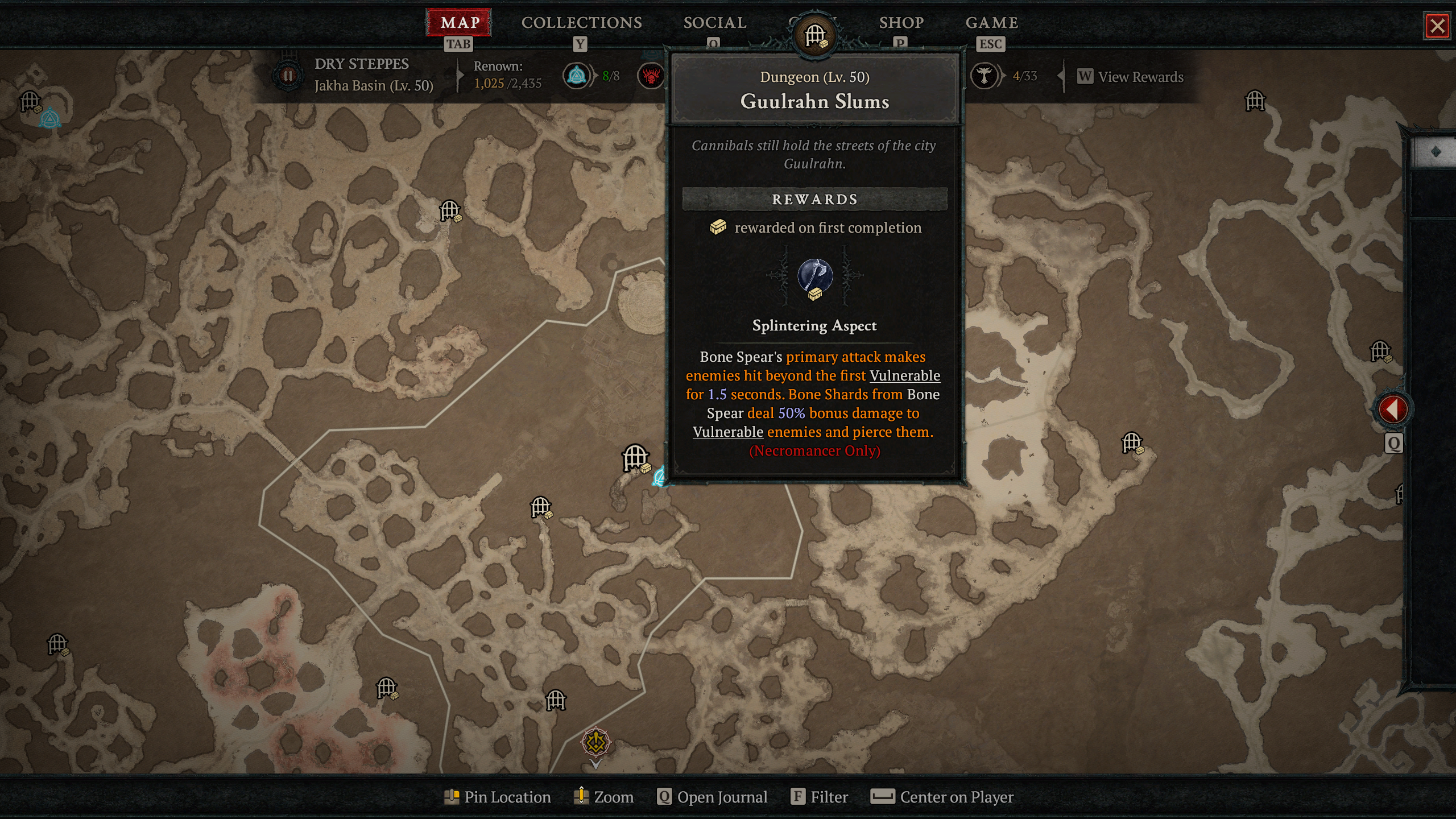
Task: Select the Pin Location option
Action: (498, 797)
